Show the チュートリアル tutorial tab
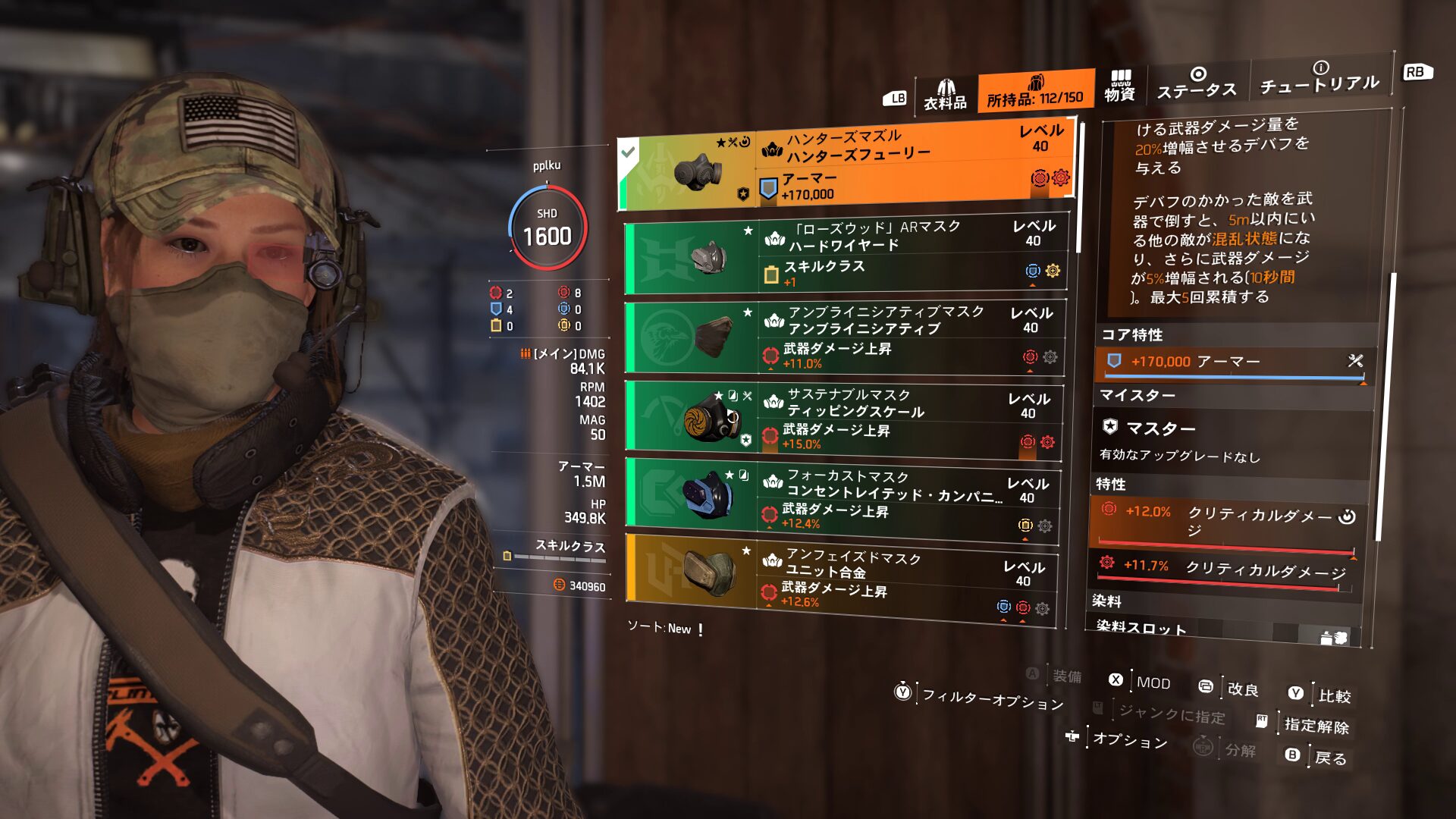 pyautogui.click(x=1319, y=78)
